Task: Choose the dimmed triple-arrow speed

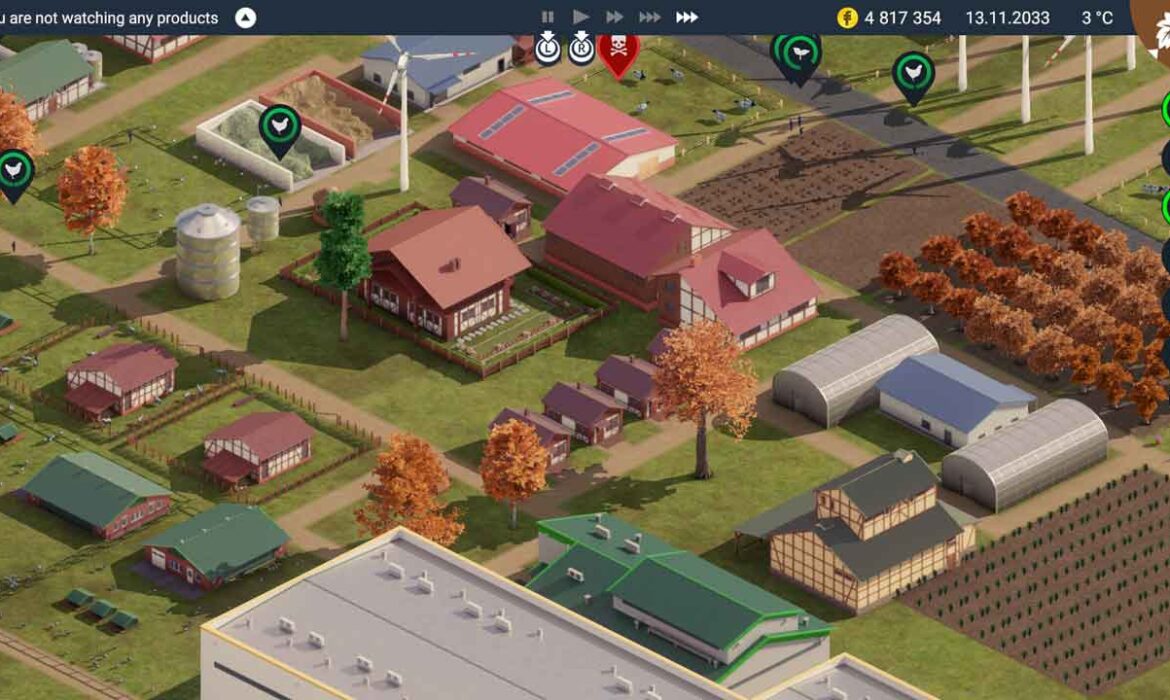Action: click(650, 17)
